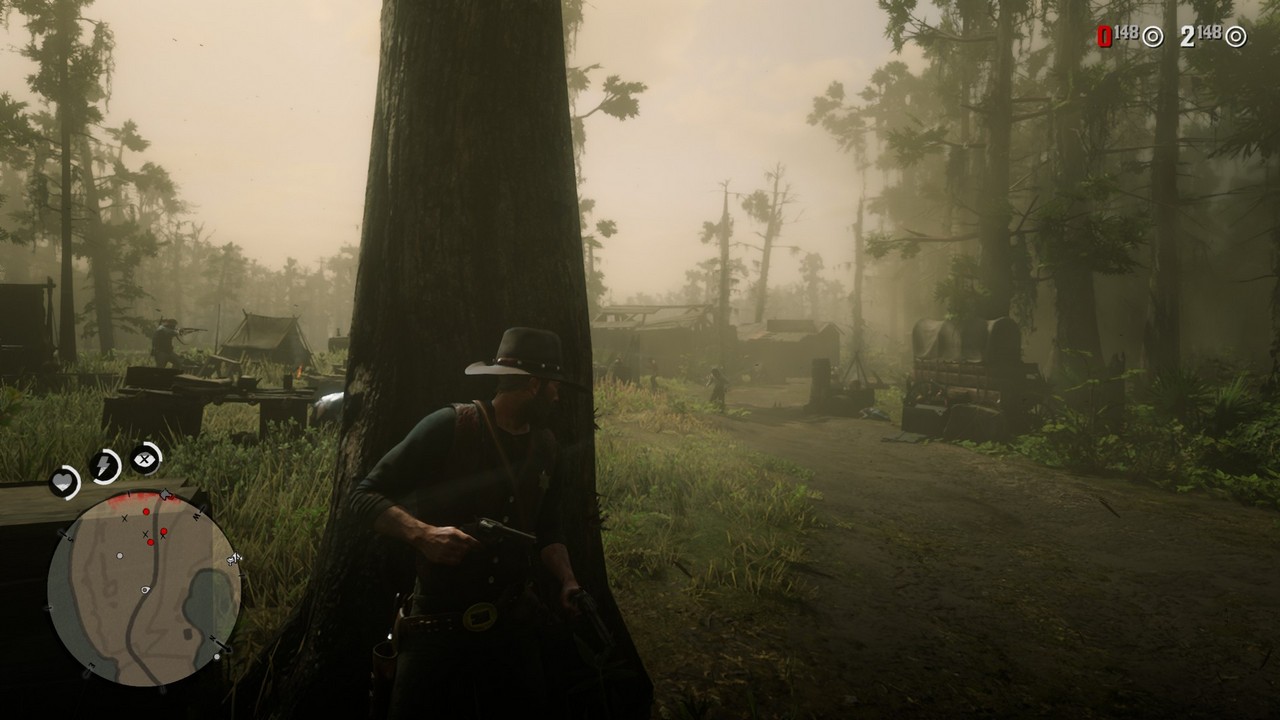Click the eye symbol inside the Dead Eye core
This screenshot has height=720, width=1280.
pyautogui.click(x=144, y=460)
